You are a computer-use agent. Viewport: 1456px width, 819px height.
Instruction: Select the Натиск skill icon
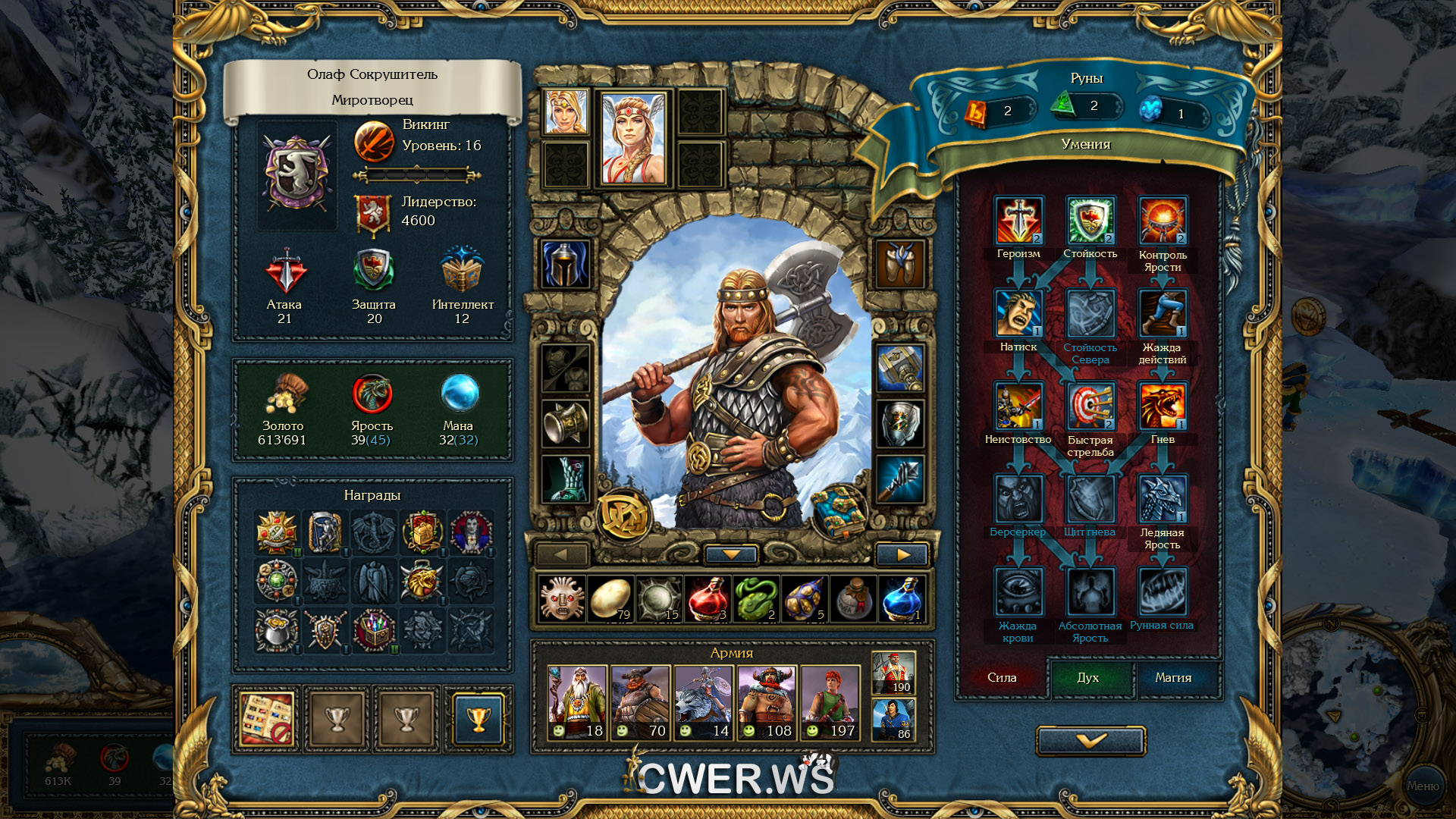[1018, 313]
